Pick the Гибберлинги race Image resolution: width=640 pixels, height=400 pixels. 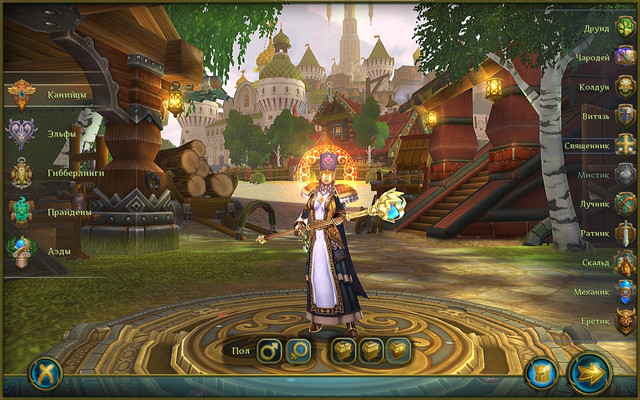(x=22, y=172)
